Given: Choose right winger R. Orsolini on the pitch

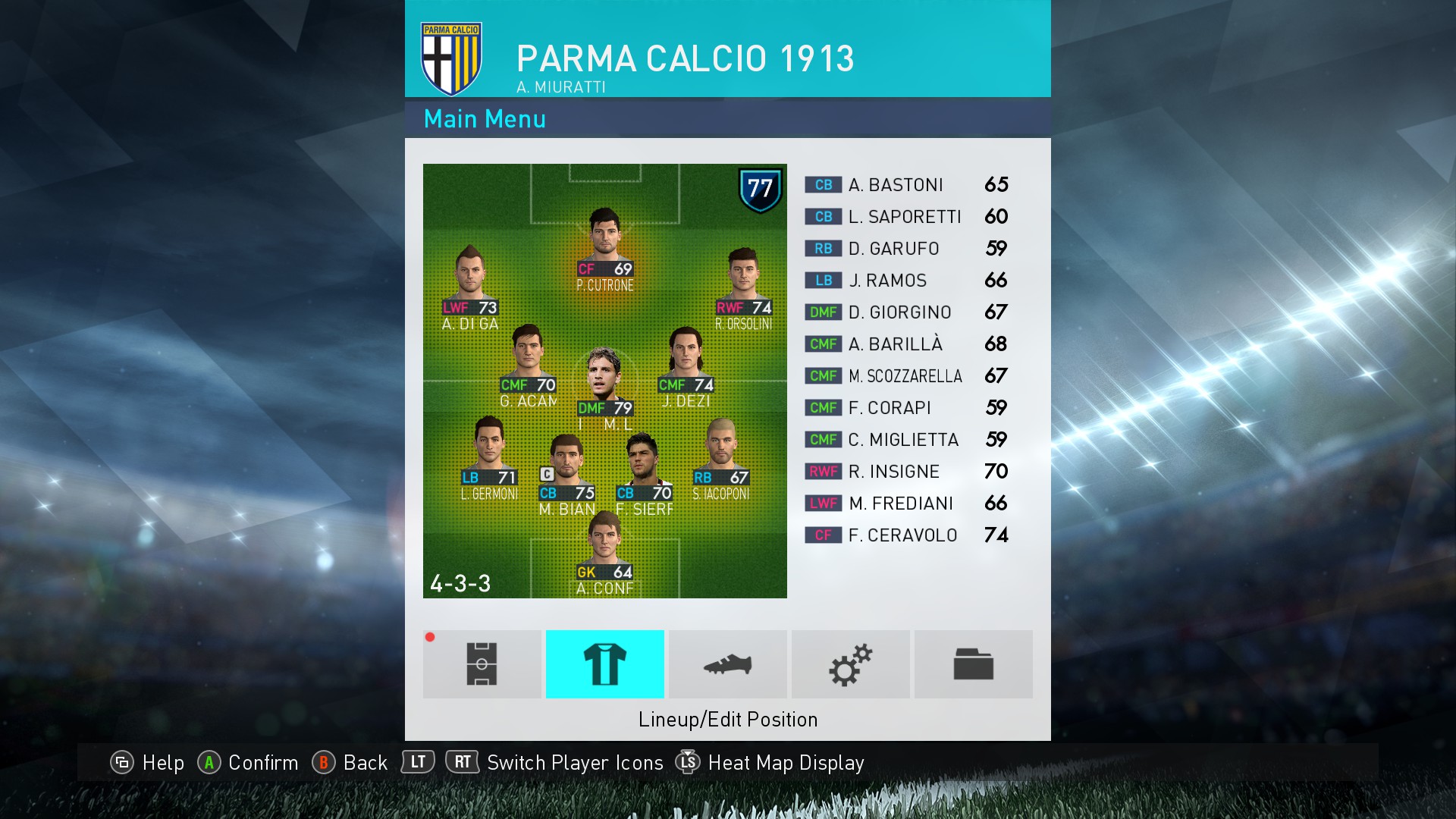Looking at the screenshot, I should 743,282.
